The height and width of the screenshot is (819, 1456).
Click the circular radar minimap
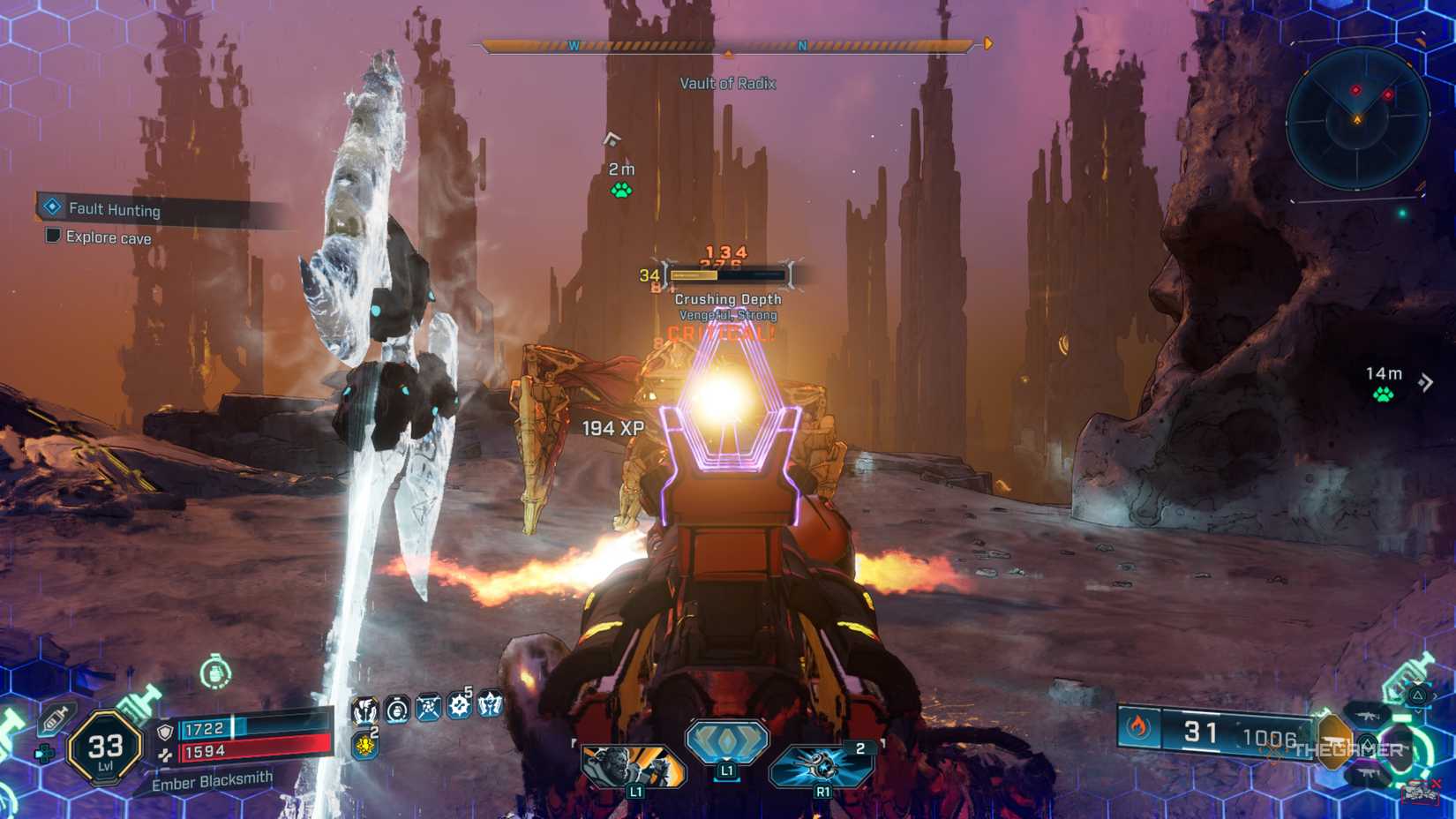(1356, 118)
